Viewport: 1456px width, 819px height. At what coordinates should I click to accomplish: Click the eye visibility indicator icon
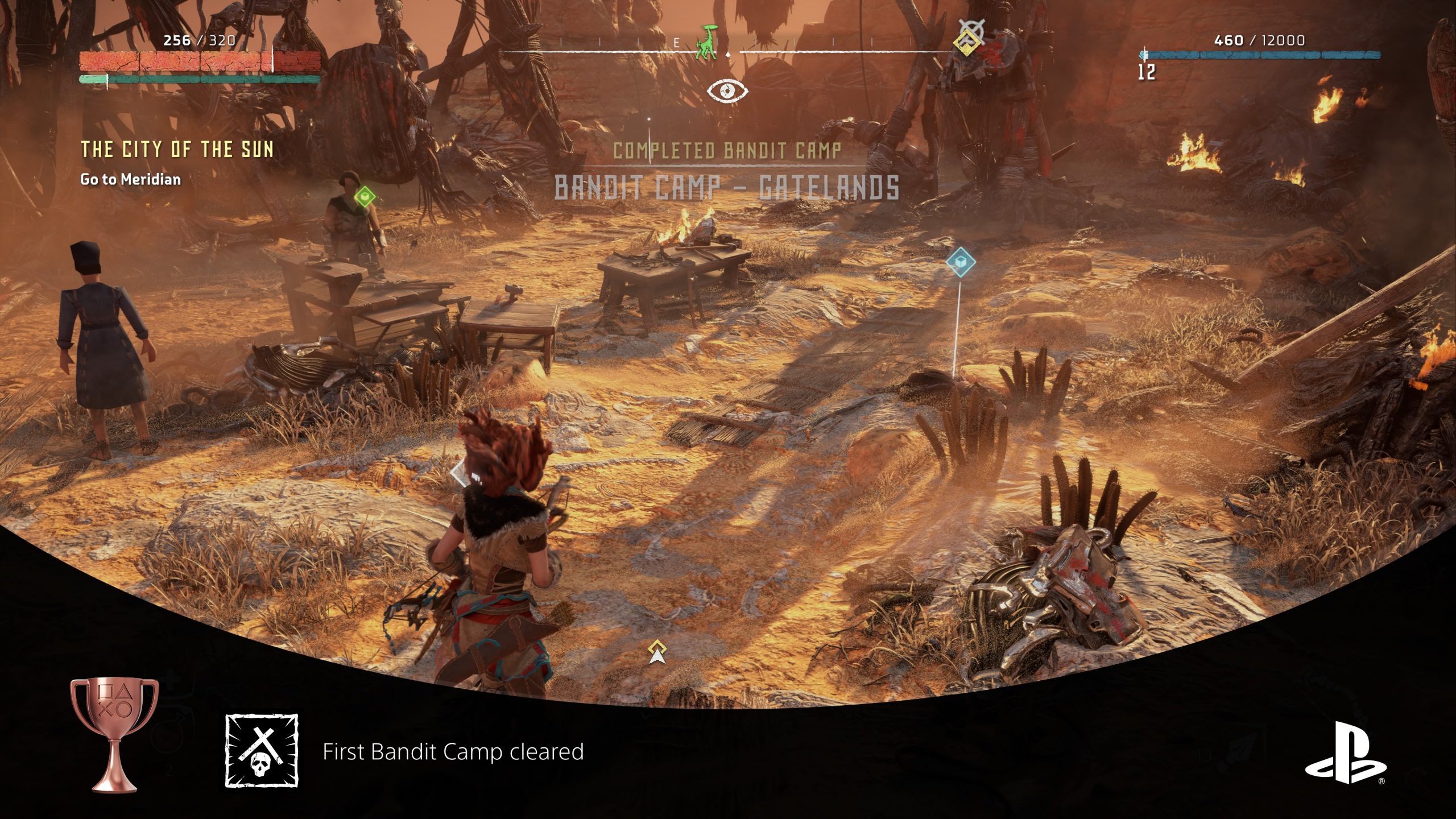pyautogui.click(x=727, y=90)
